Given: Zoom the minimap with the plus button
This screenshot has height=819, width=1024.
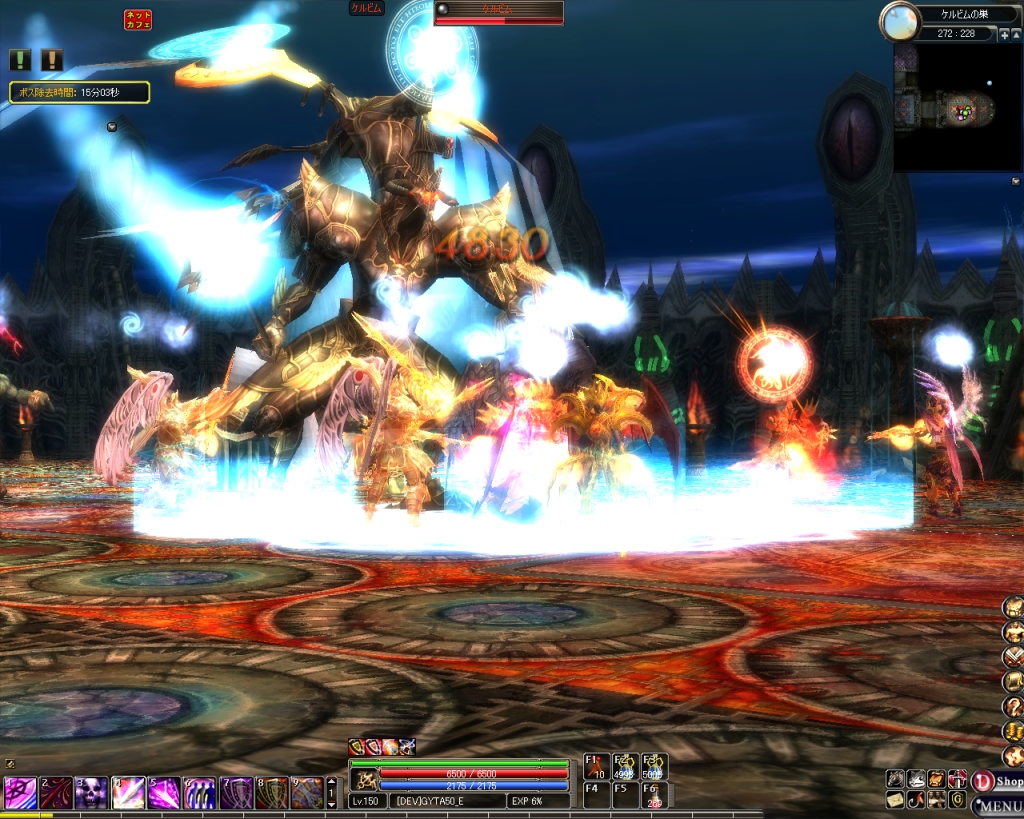Looking at the screenshot, I should tap(1004, 34).
